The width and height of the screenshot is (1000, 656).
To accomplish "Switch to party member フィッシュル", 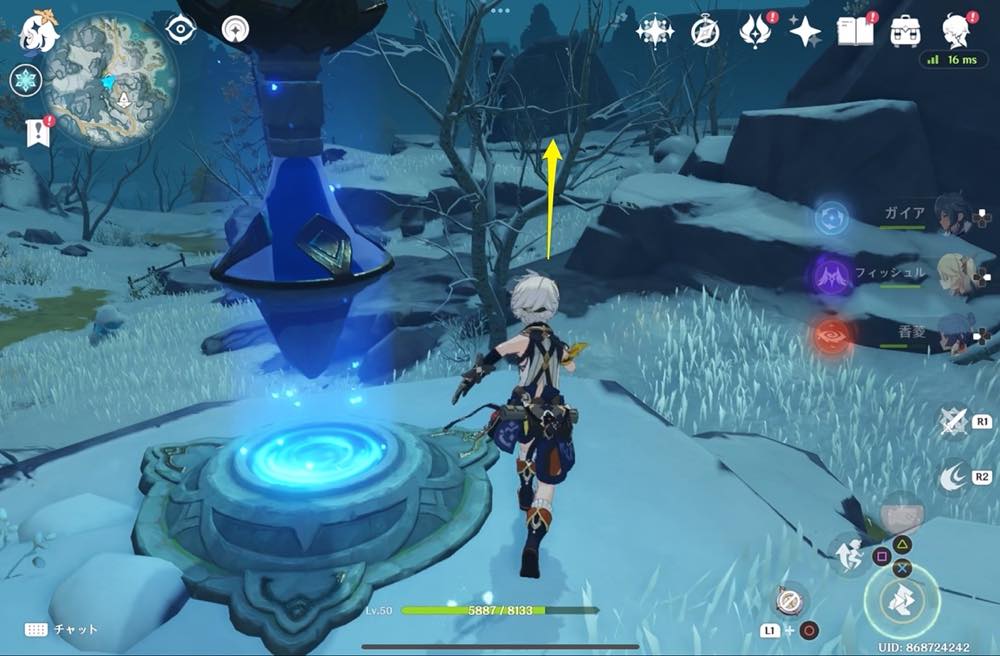I will tap(950, 274).
